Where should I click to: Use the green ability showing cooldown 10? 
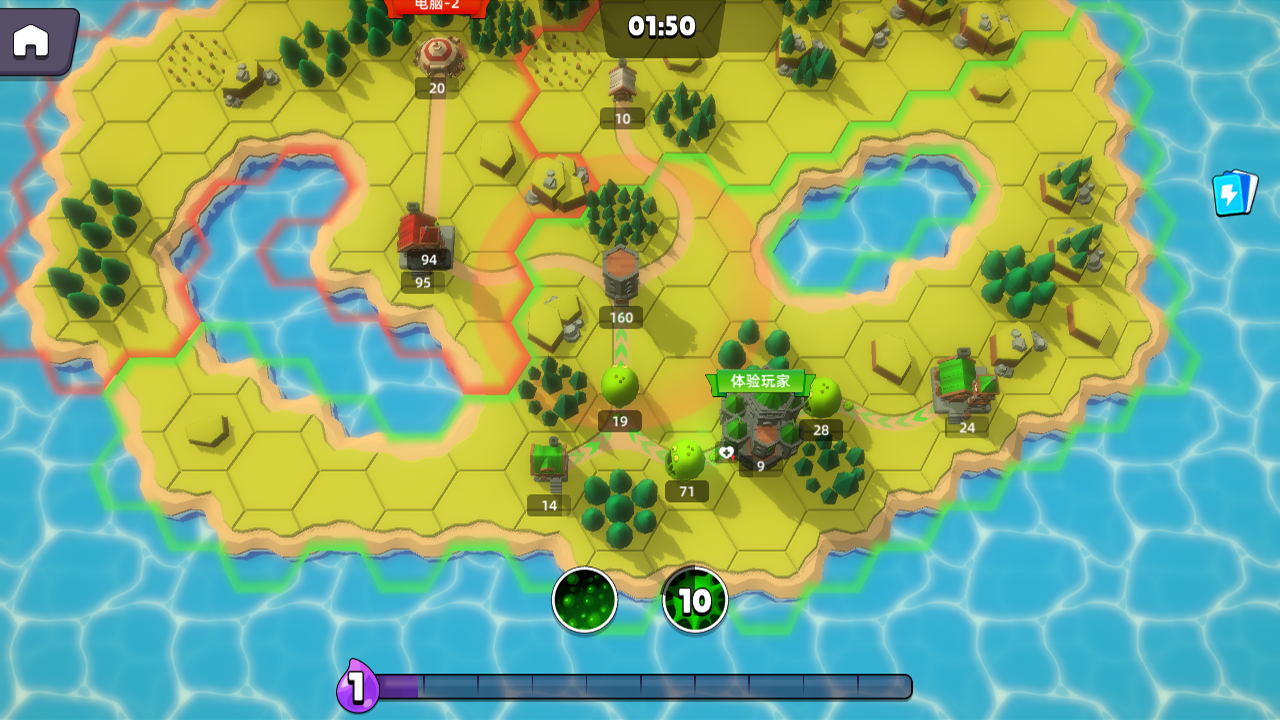(x=695, y=600)
